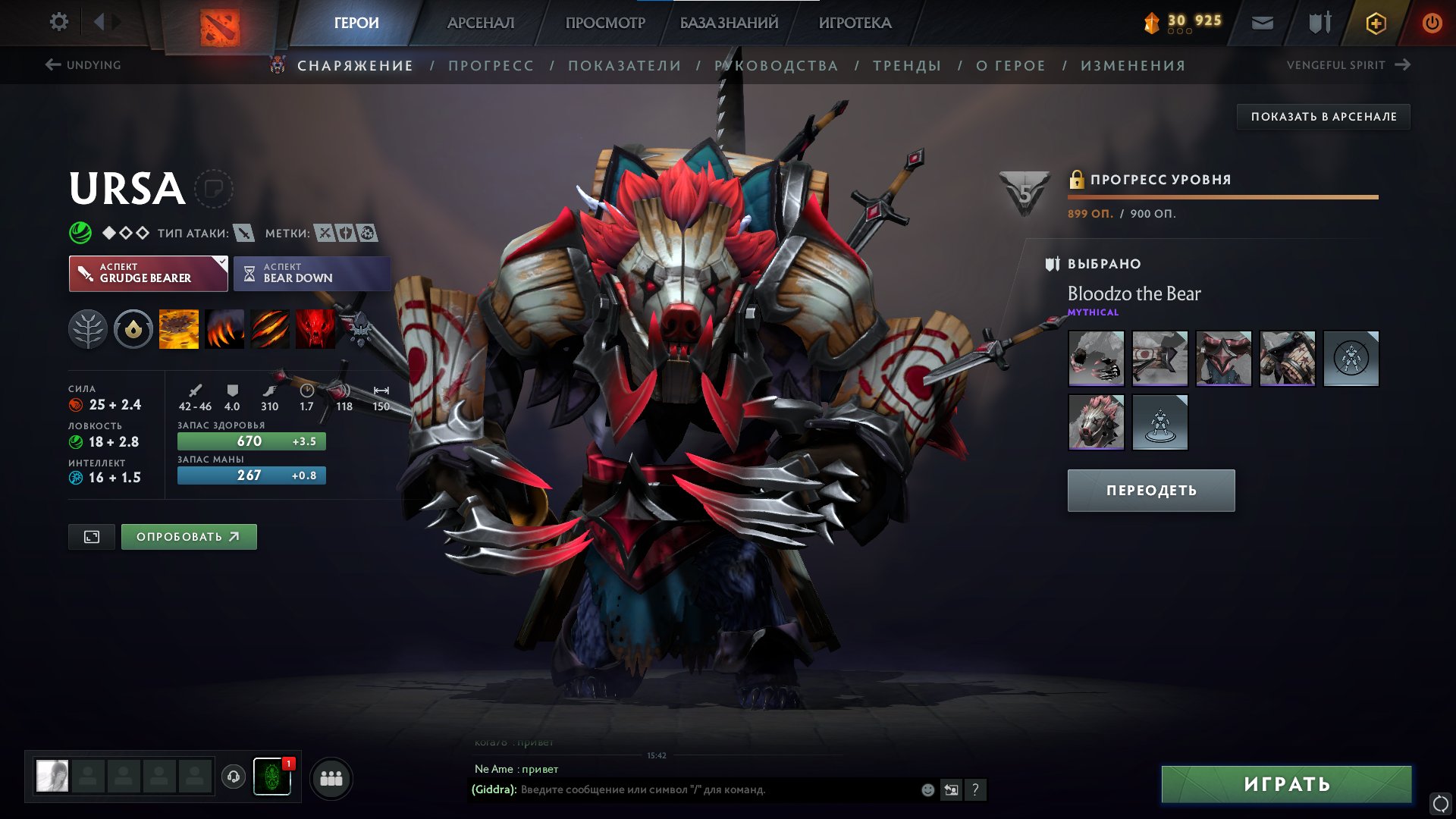Start matchmaking with Играть button
Viewport: 1456px width, 819px height.
[x=1286, y=784]
